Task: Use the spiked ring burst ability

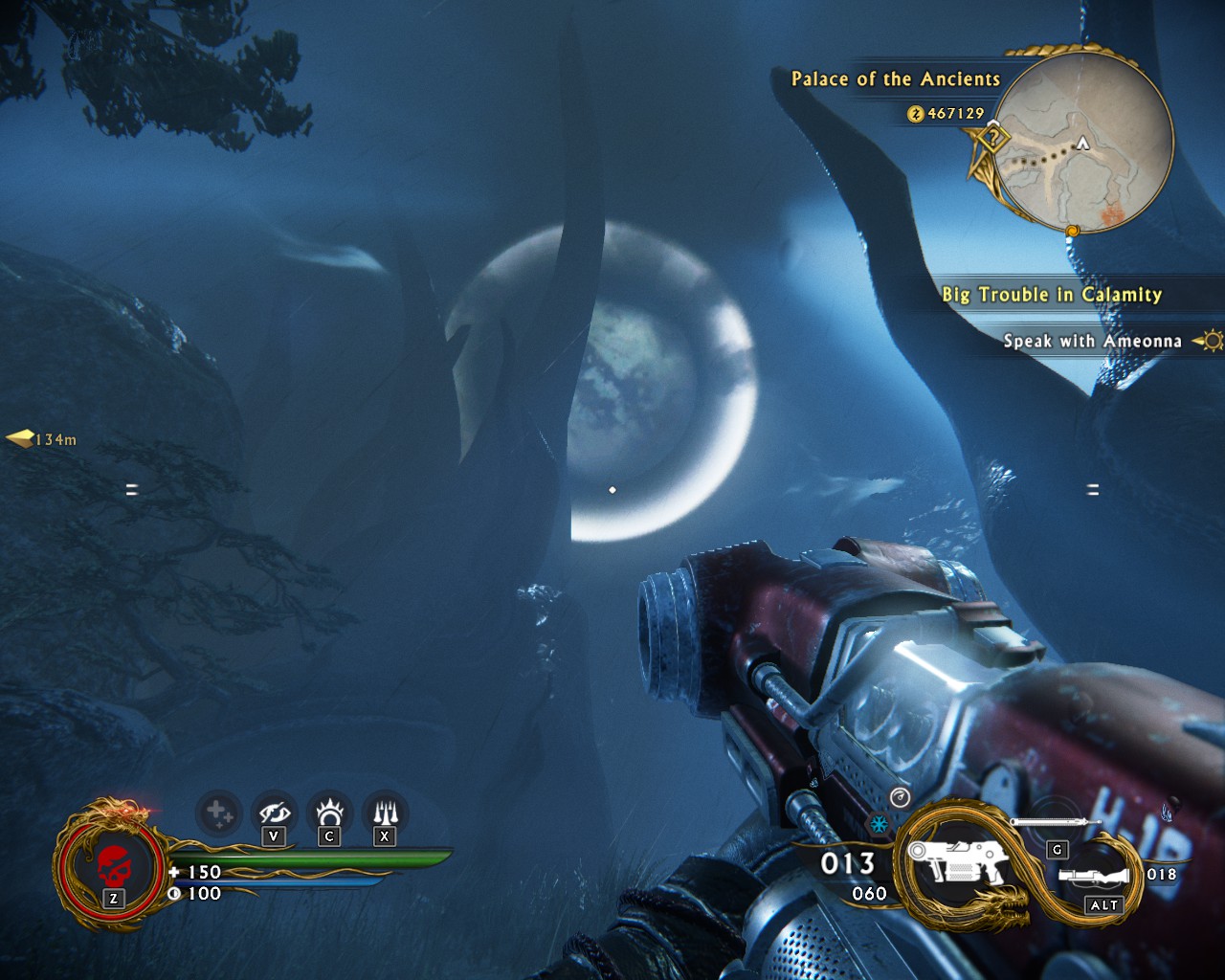Action: pos(329,813)
